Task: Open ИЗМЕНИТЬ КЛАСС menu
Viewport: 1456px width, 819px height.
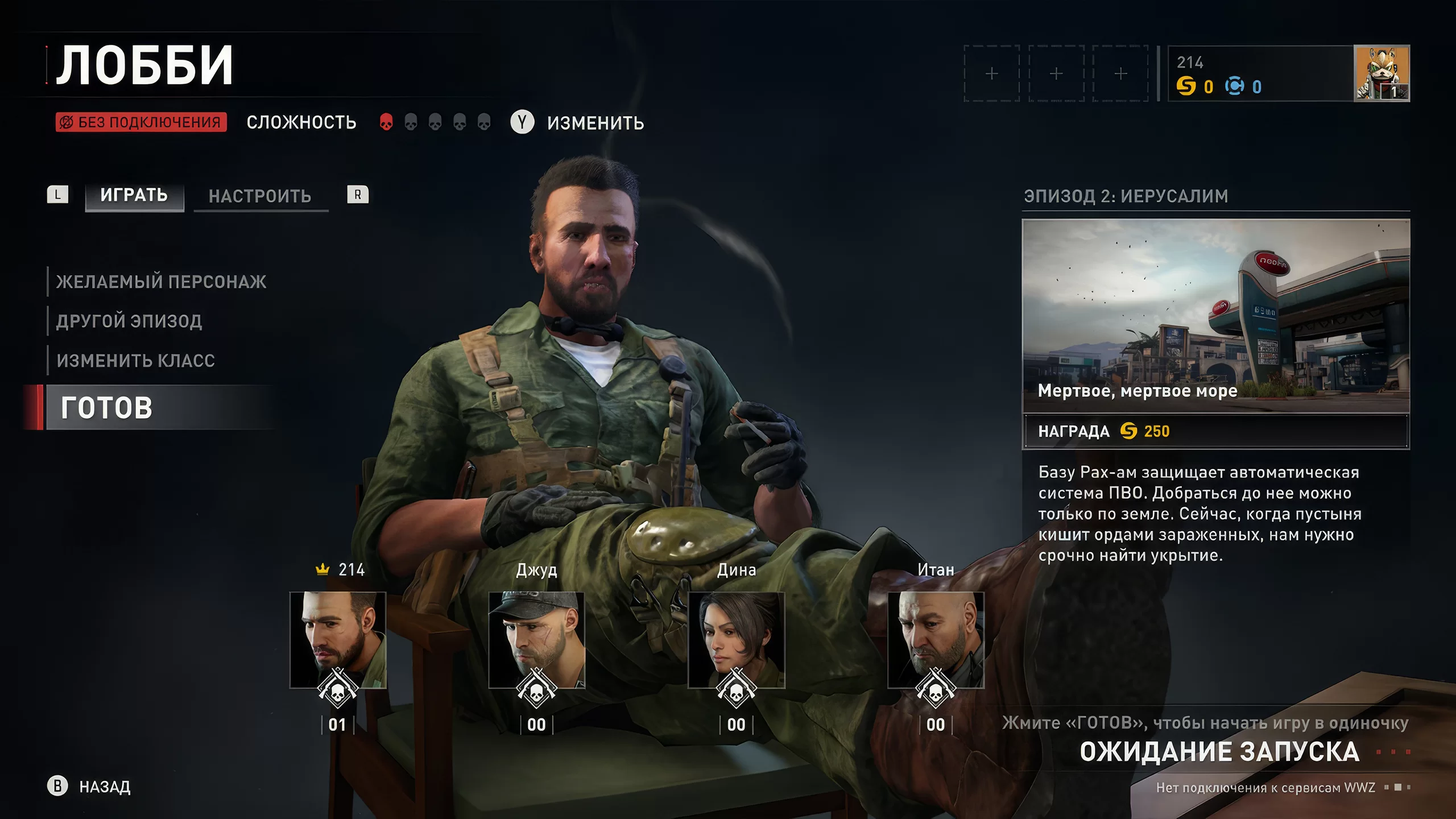Action: point(136,361)
